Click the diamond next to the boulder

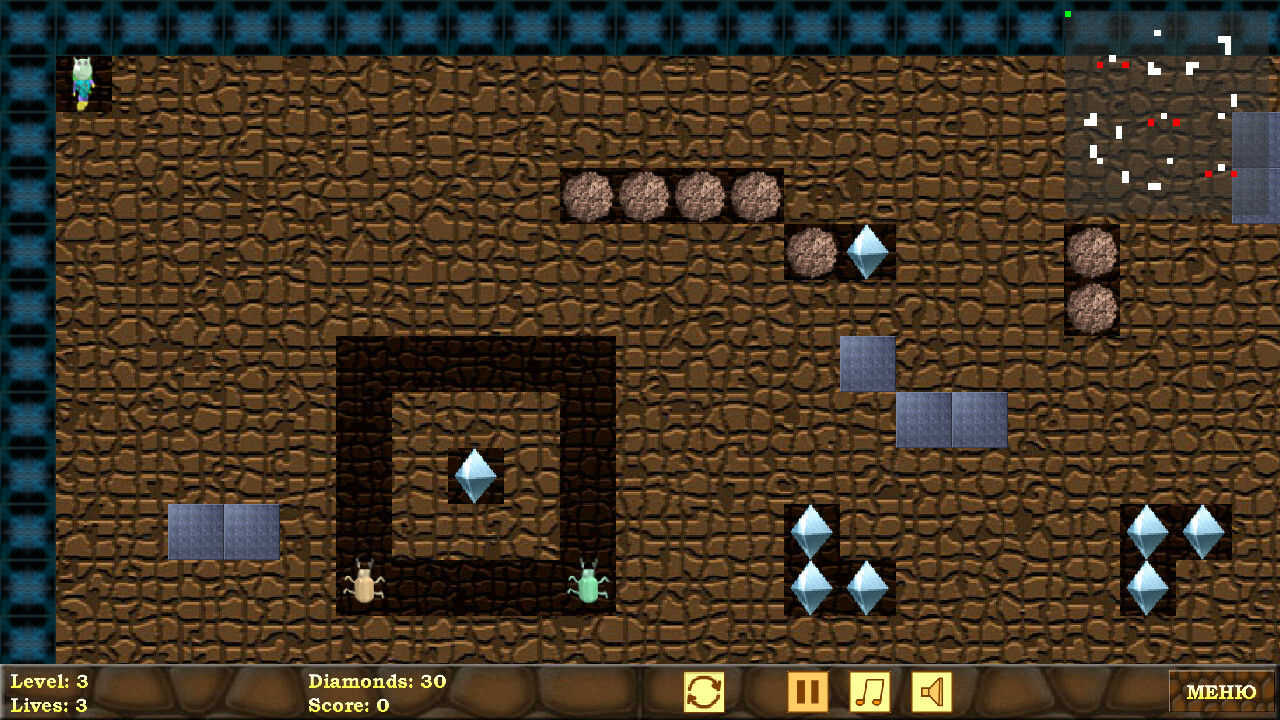(865, 252)
